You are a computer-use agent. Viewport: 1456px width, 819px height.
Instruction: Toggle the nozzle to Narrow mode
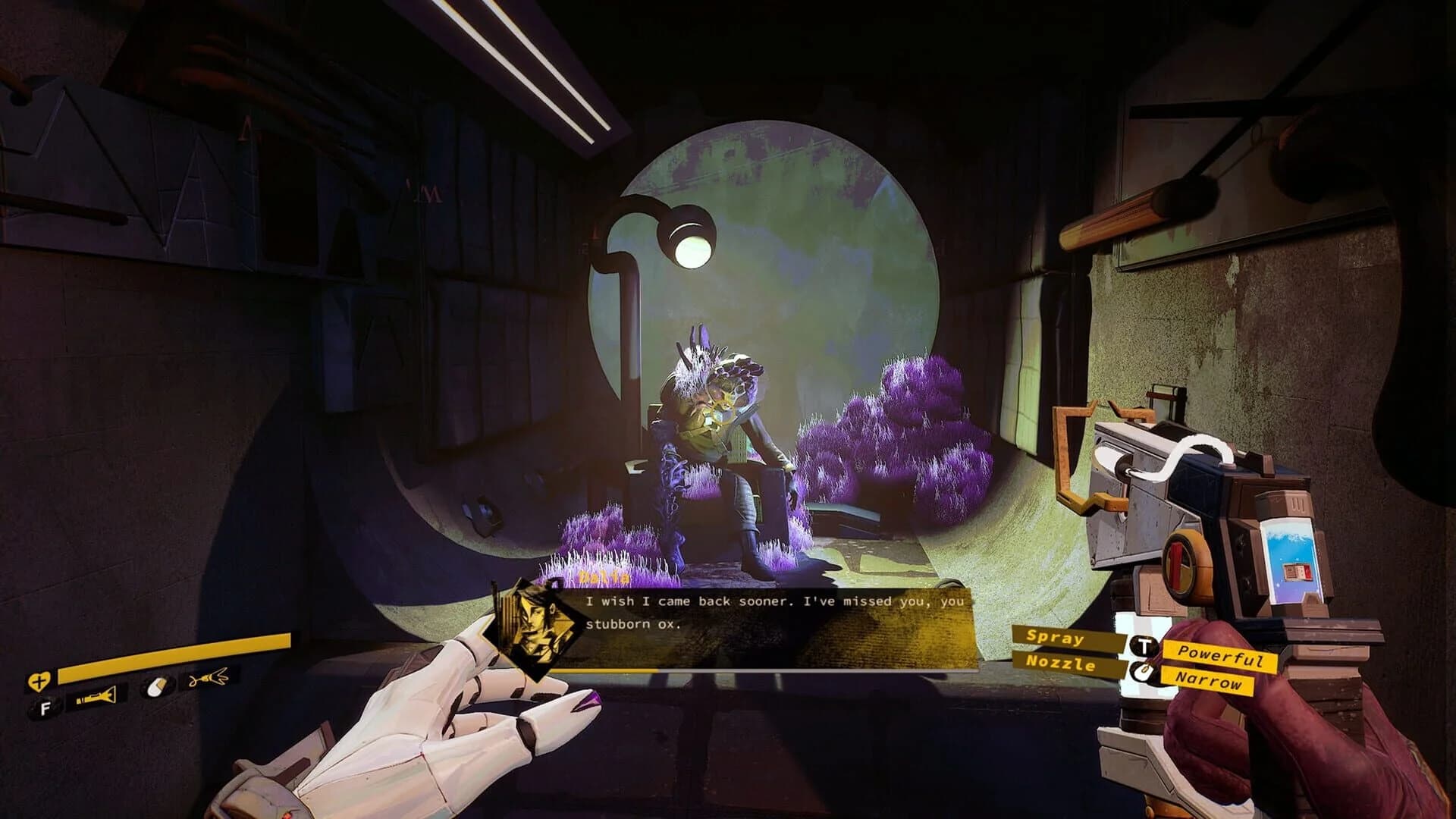coord(1209,680)
